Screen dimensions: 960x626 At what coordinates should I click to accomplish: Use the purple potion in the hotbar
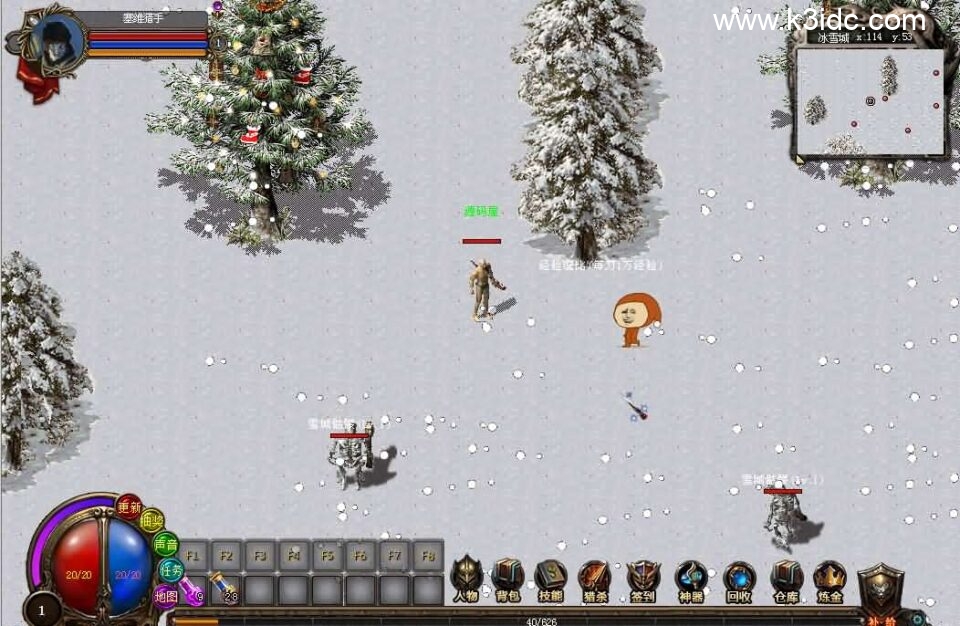click(193, 590)
